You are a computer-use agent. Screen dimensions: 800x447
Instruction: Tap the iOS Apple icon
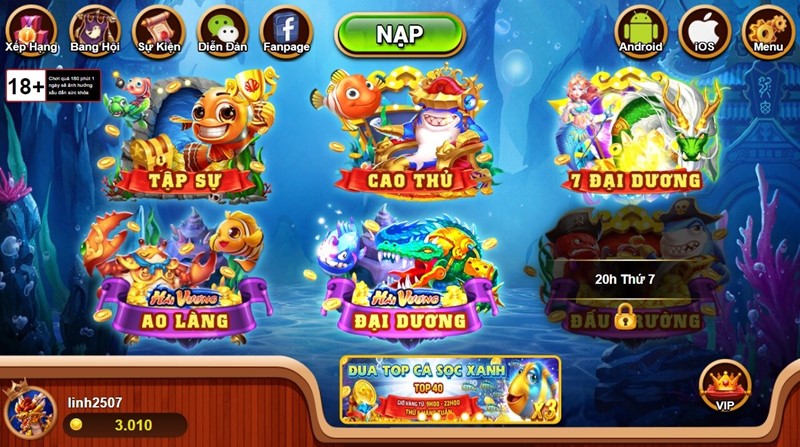[704, 30]
